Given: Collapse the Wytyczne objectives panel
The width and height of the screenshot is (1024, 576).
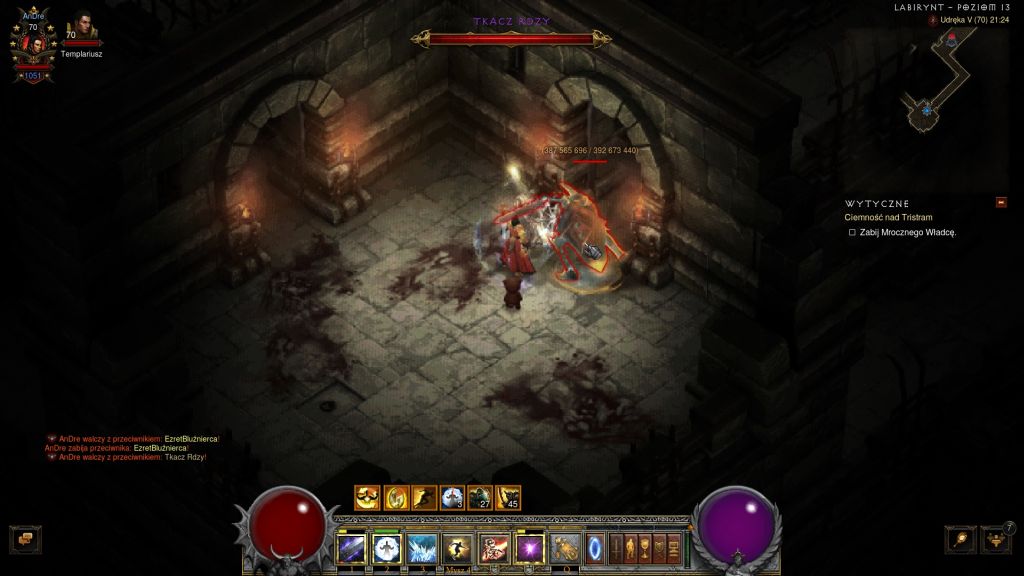Looking at the screenshot, I should coord(1001,203).
